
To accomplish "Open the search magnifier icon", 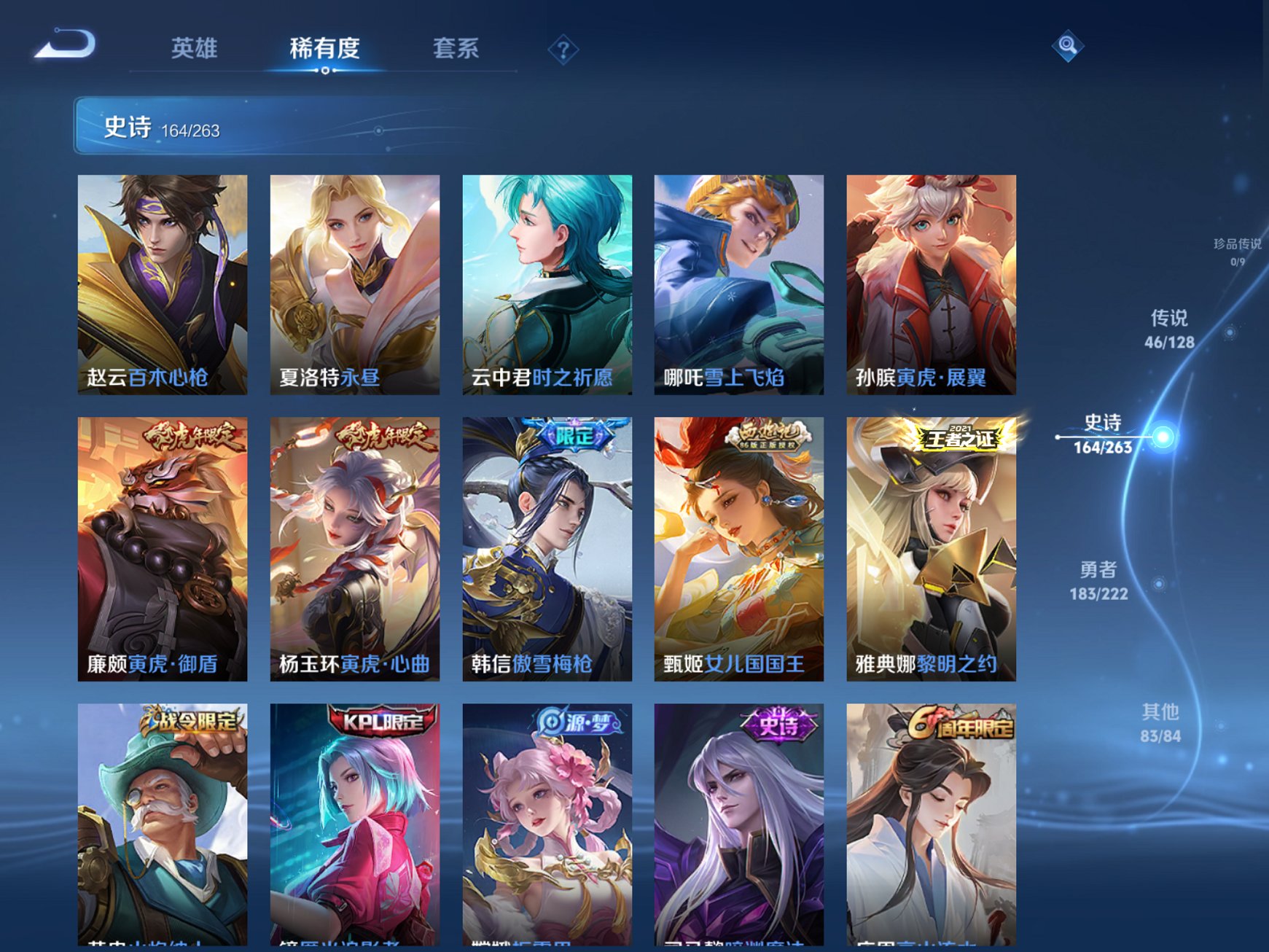I will (x=1066, y=45).
